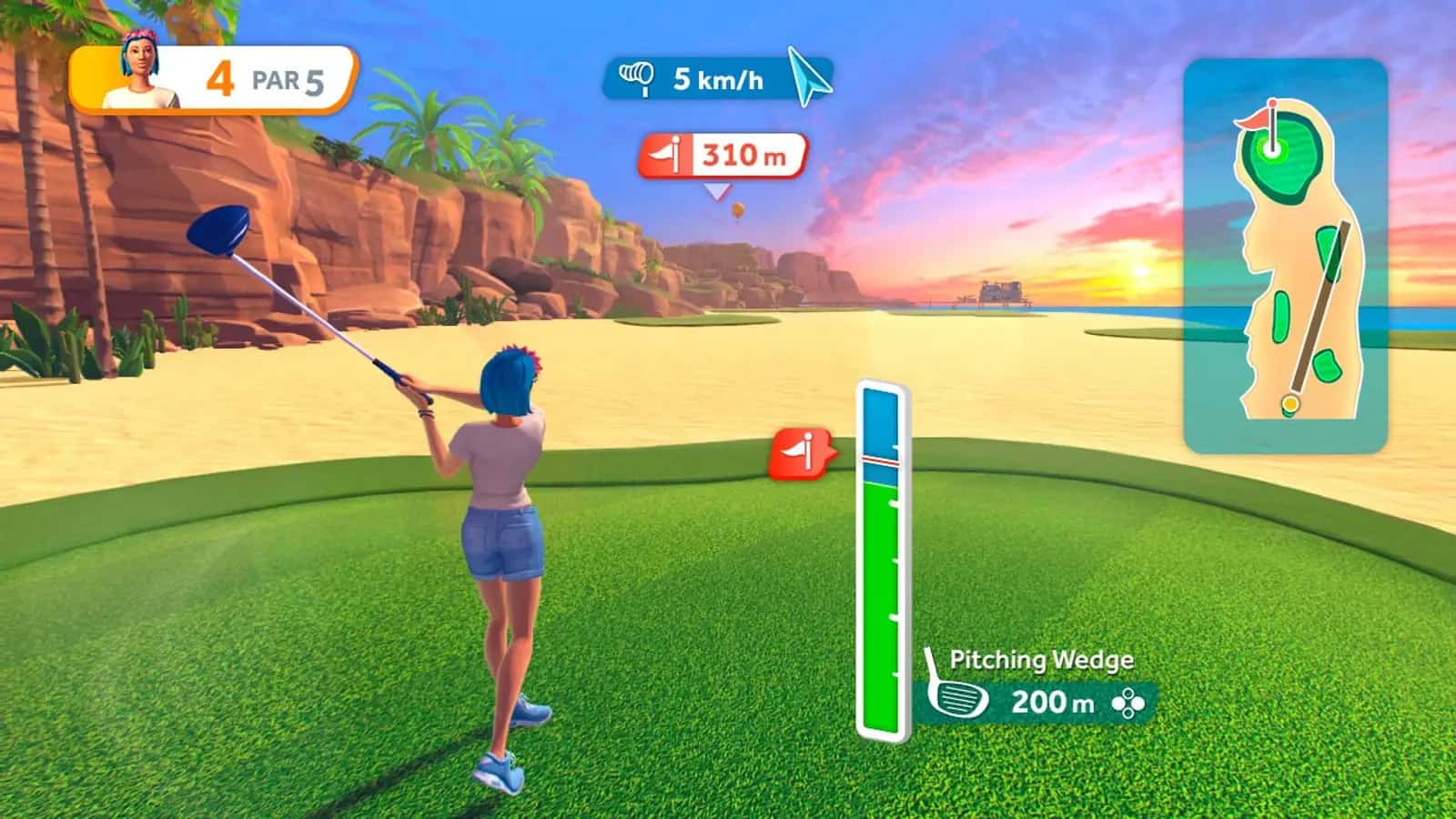Open the course minimap panel
The width and height of the screenshot is (1456, 819).
(x=1285, y=255)
